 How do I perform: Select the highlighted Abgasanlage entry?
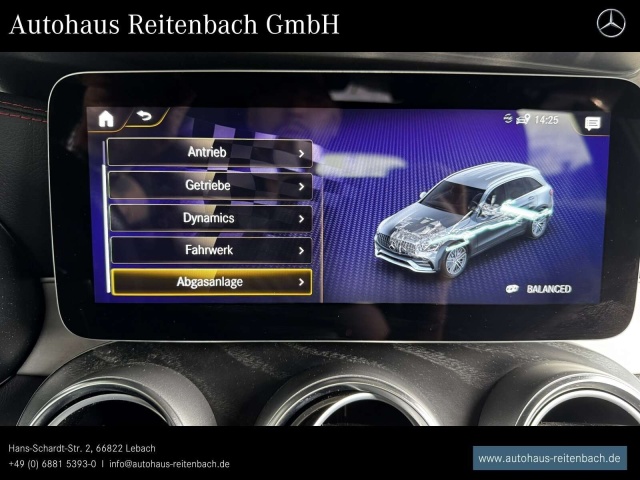coord(210,282)
